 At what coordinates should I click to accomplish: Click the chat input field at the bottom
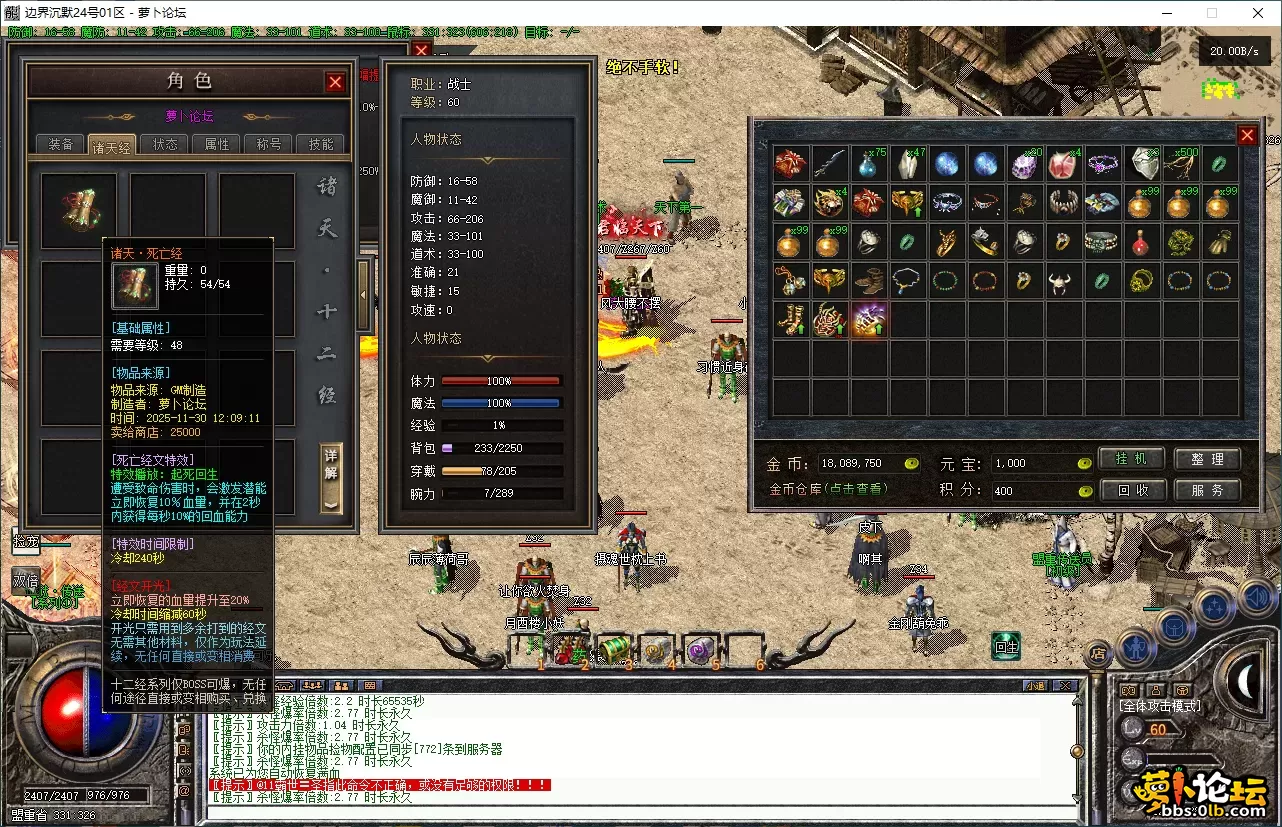[640, 813]
